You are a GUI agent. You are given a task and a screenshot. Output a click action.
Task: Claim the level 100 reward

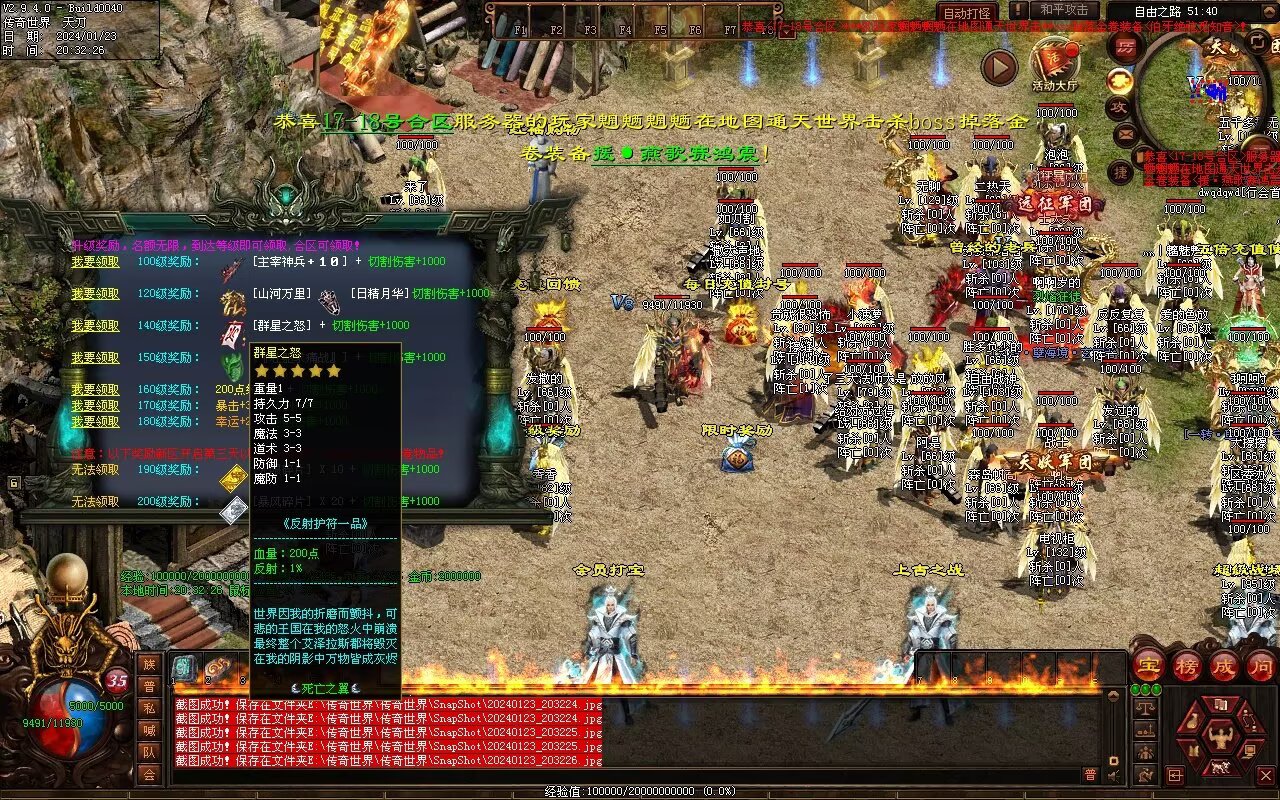pos(95,262)
